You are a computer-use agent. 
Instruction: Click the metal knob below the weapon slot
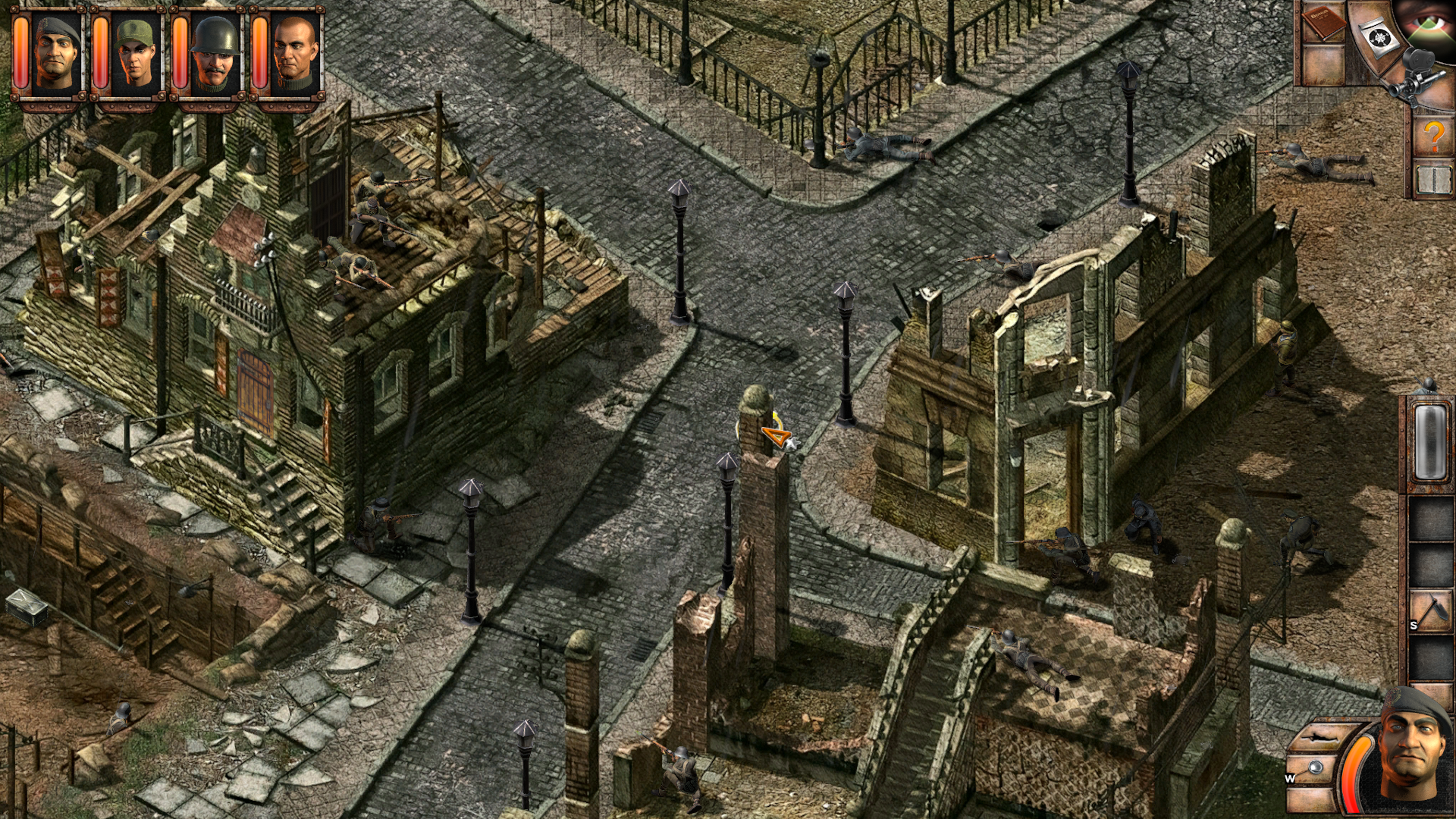click(x=1316, y=767)
